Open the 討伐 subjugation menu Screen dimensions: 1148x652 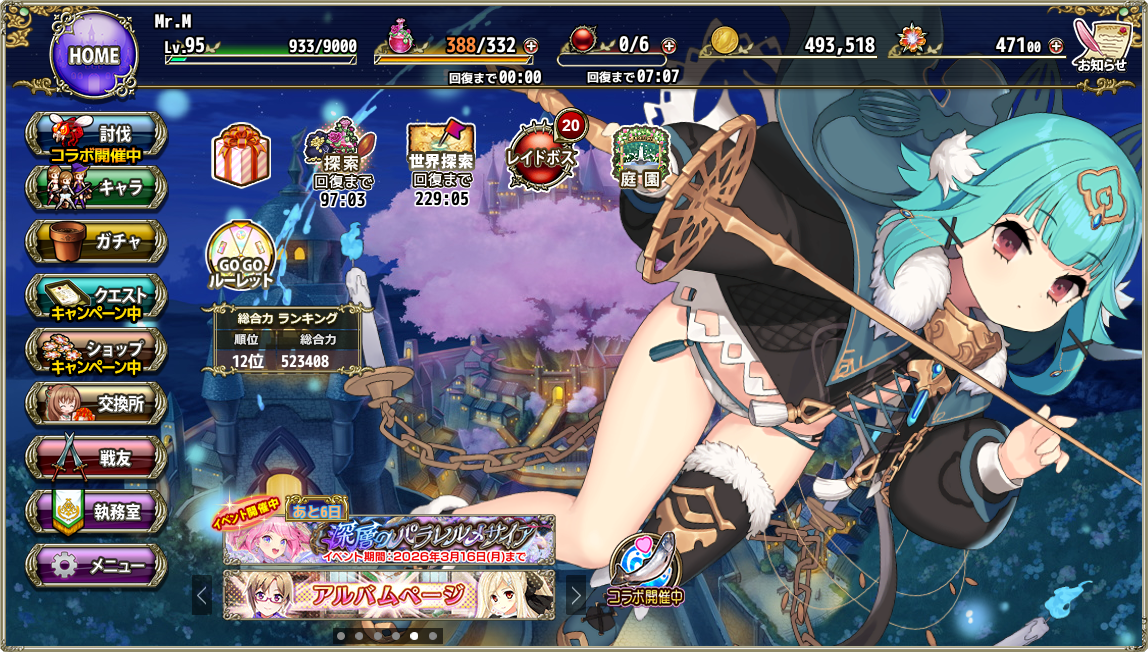click(97, 135)
